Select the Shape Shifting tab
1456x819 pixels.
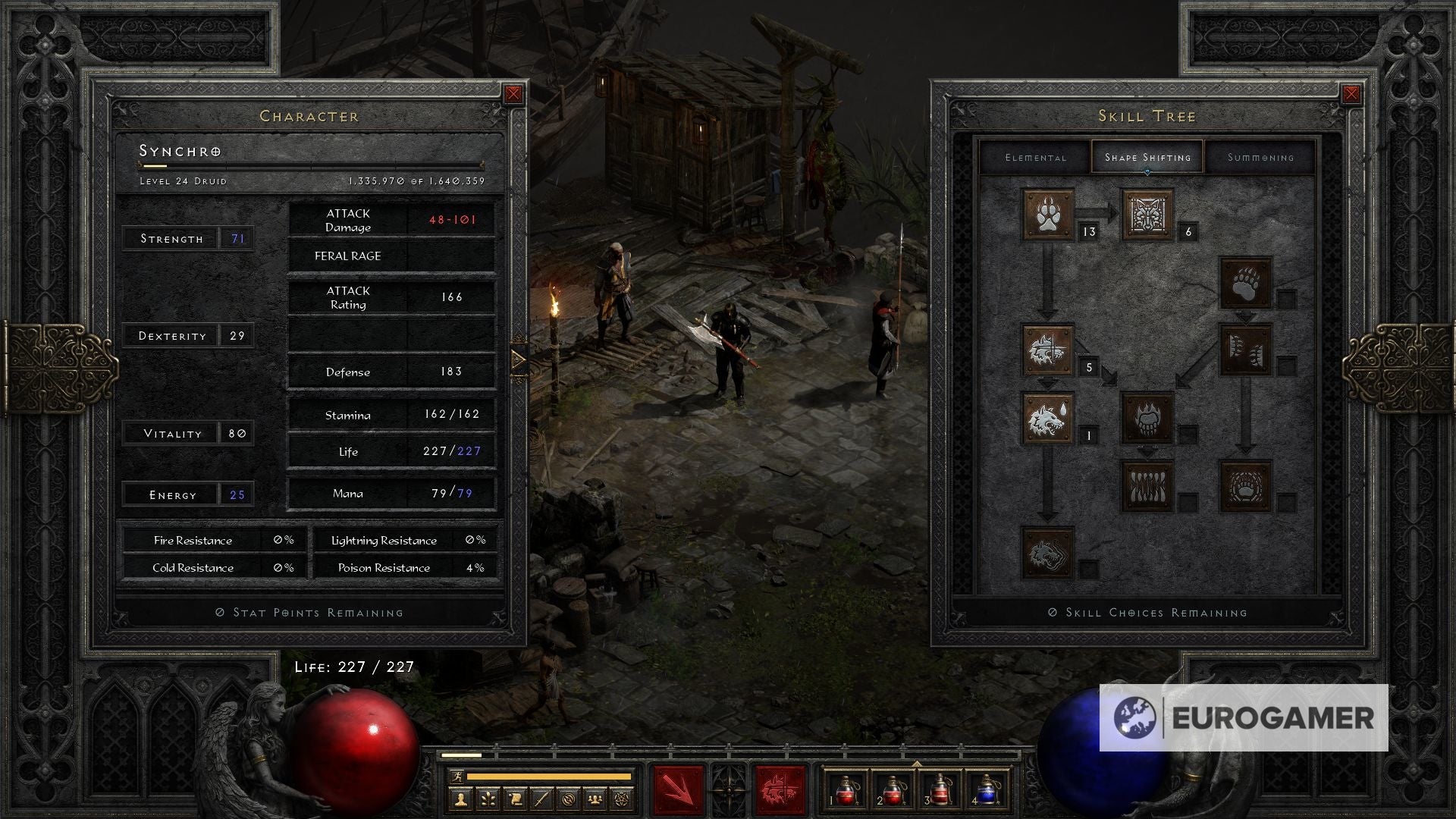(x=1147, y=158)
